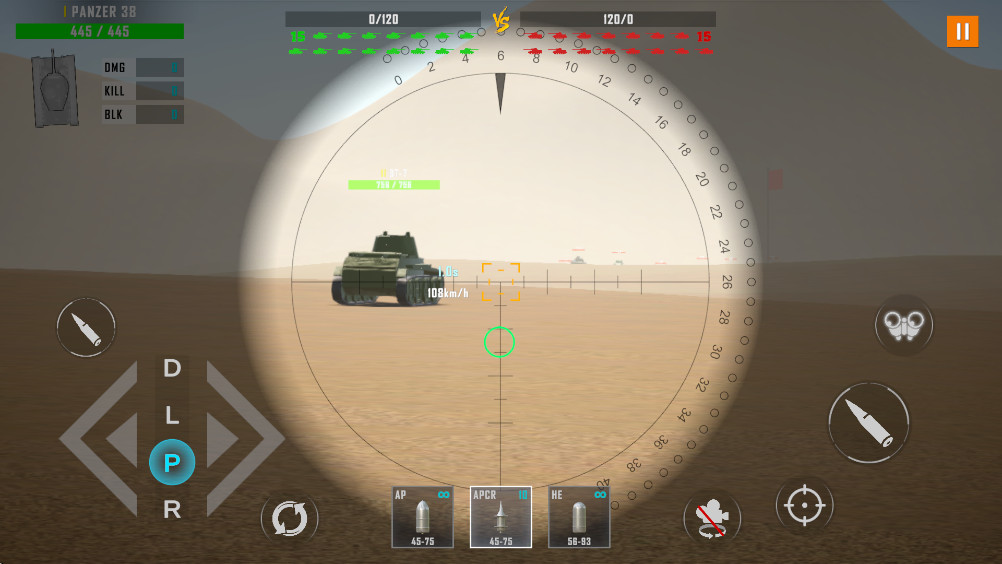Shift gear to R reverse
Screen dimensions: 1002x564
tap(172, 509)
